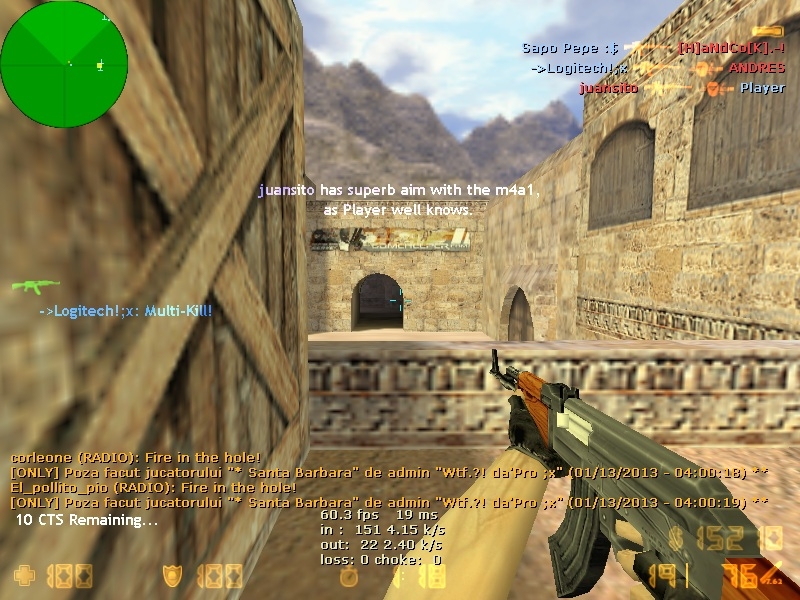Click the kevlar armor shield icon
The width and height of the screenshot is (800, 600).
[x=172, y=575]
